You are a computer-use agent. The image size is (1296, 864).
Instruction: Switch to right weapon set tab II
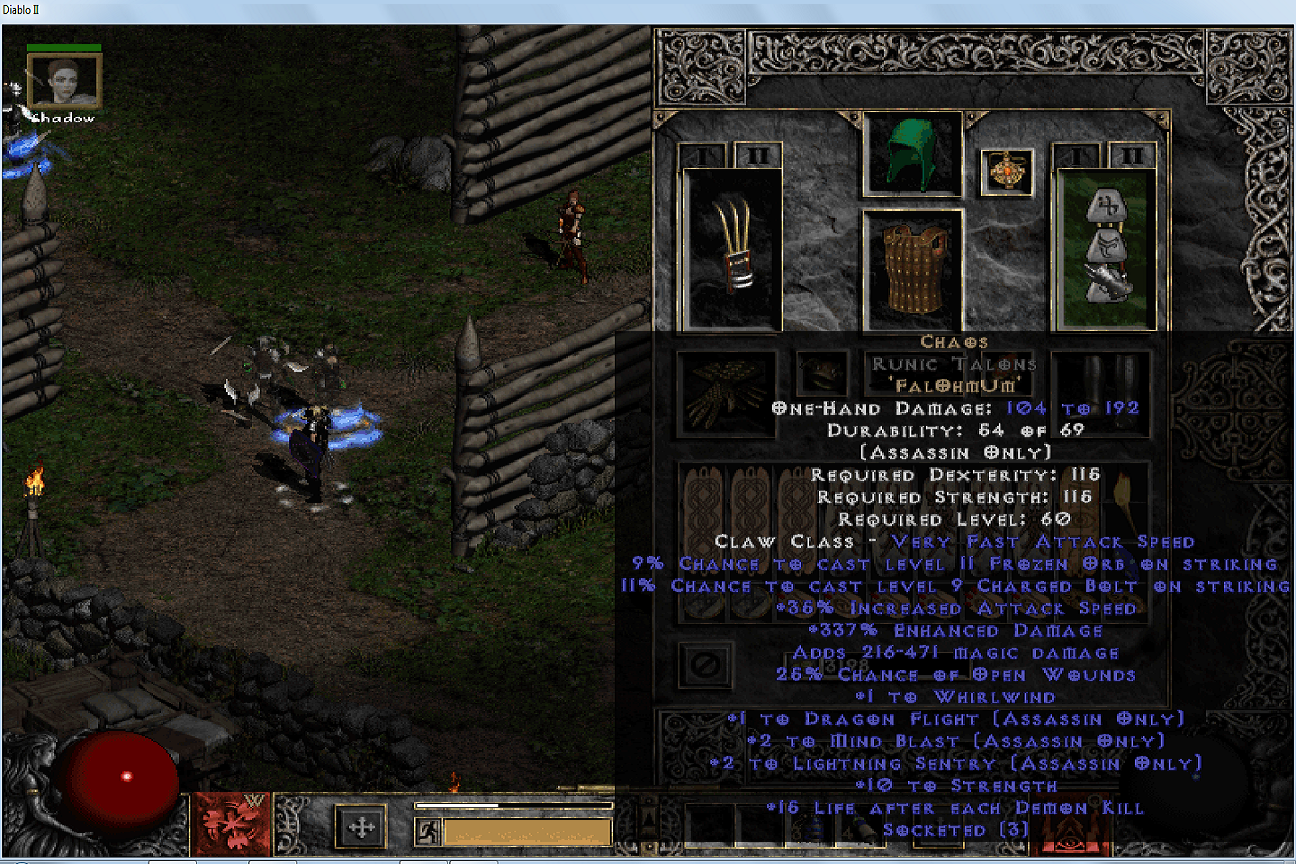coord(1132,155)
